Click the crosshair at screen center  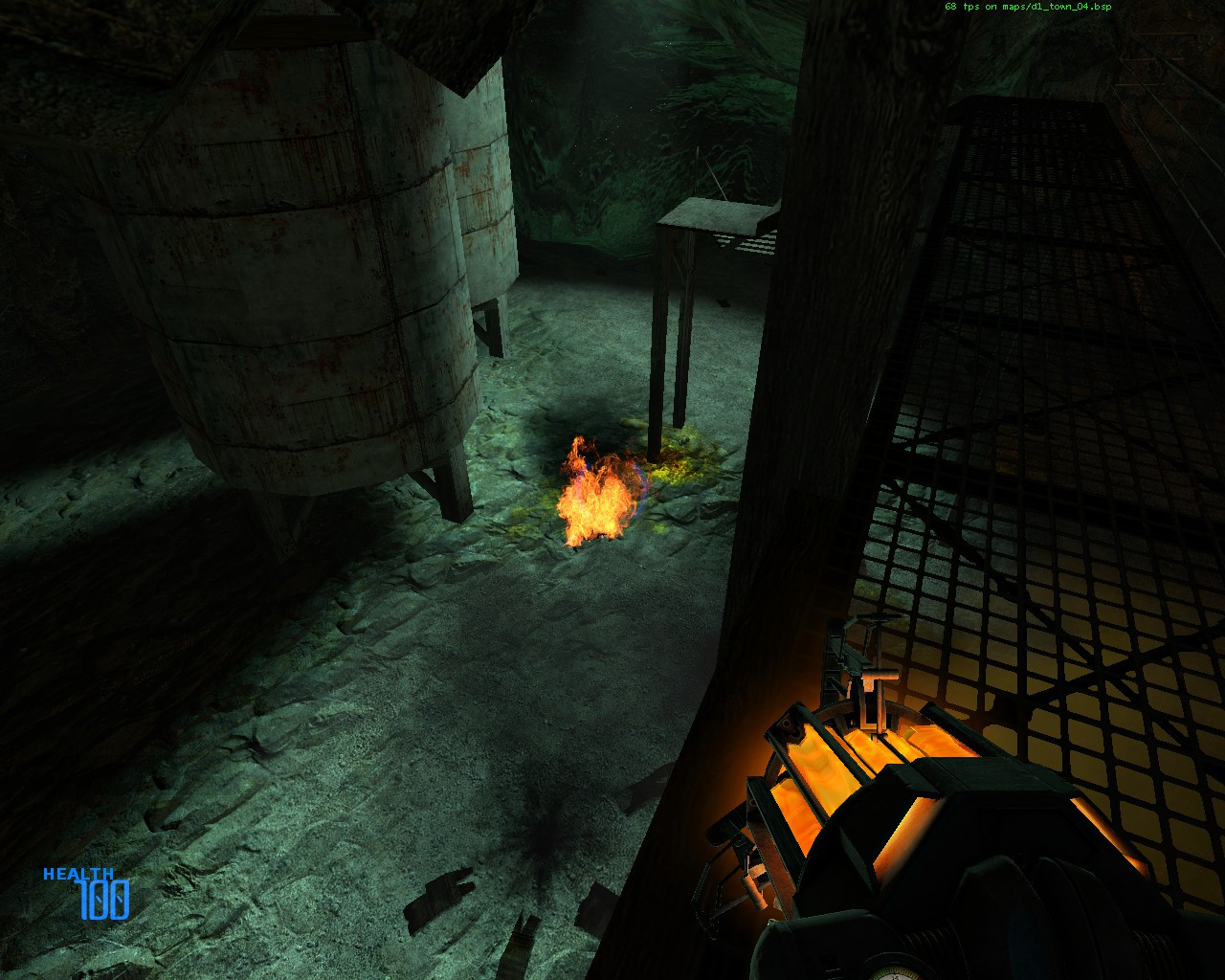tap(612, 490)
